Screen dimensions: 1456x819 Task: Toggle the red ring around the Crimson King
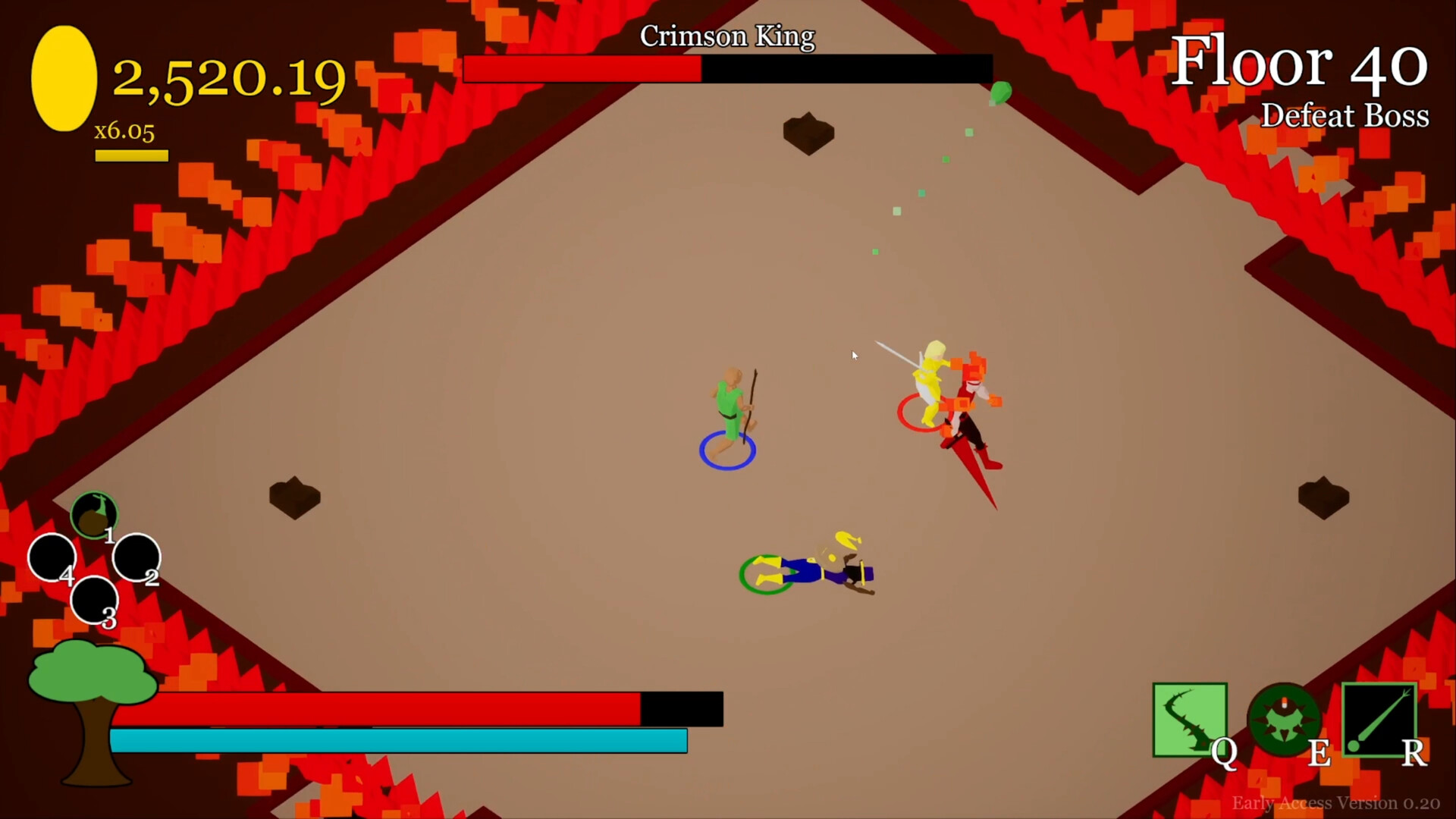point(921,412)
